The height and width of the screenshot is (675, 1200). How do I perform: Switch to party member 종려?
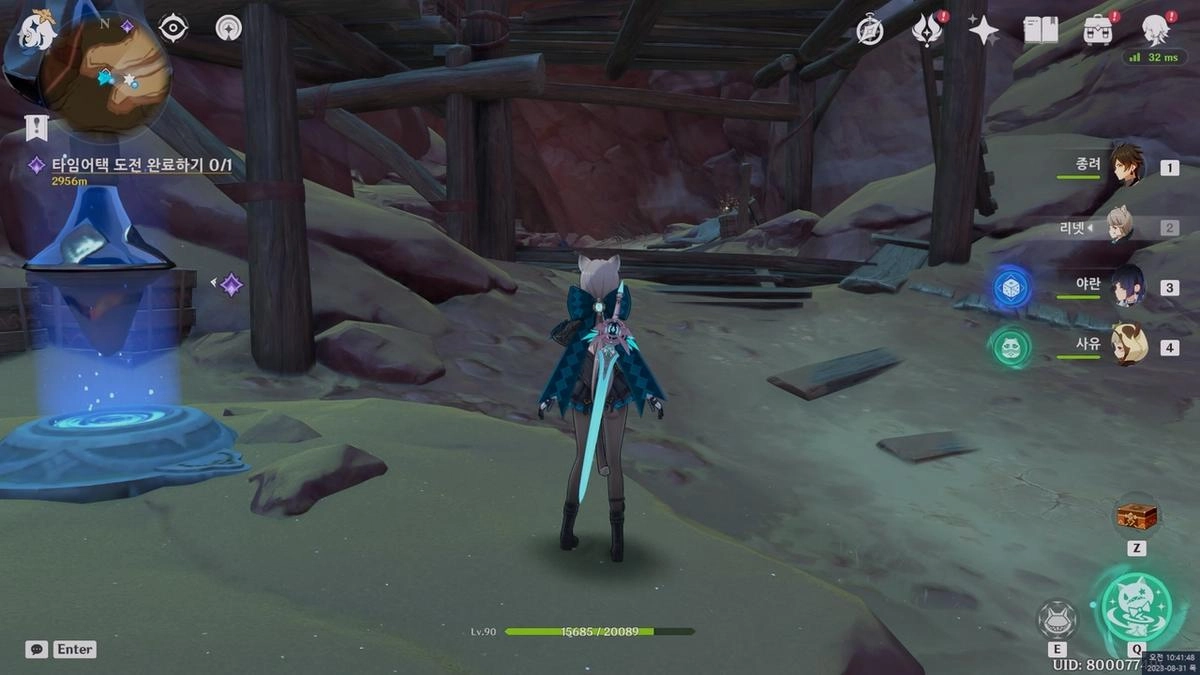[x=1125, y=166]
